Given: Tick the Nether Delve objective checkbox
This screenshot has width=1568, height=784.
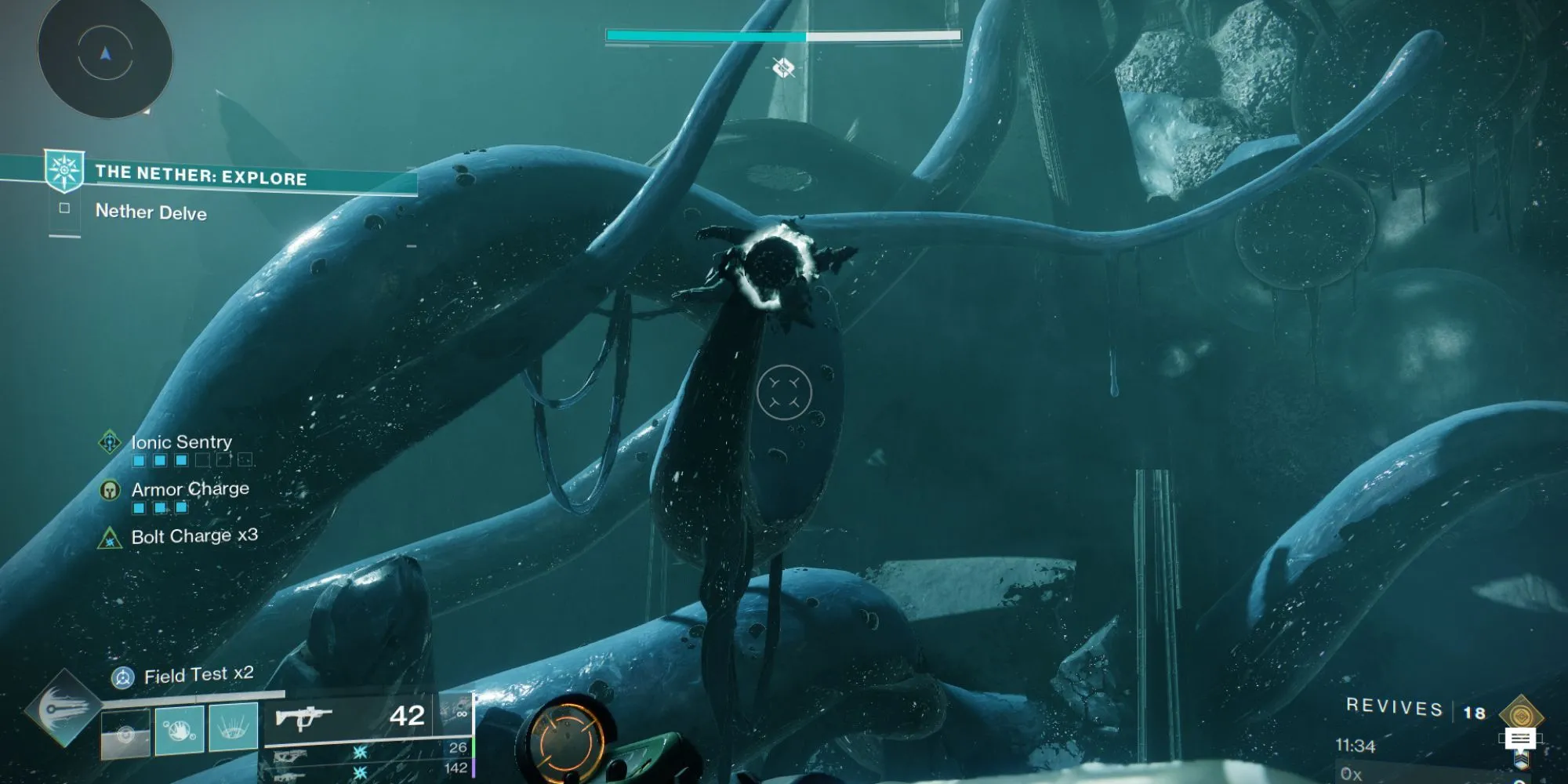Looking at the screenshot, I should click(x=64, y=209).
